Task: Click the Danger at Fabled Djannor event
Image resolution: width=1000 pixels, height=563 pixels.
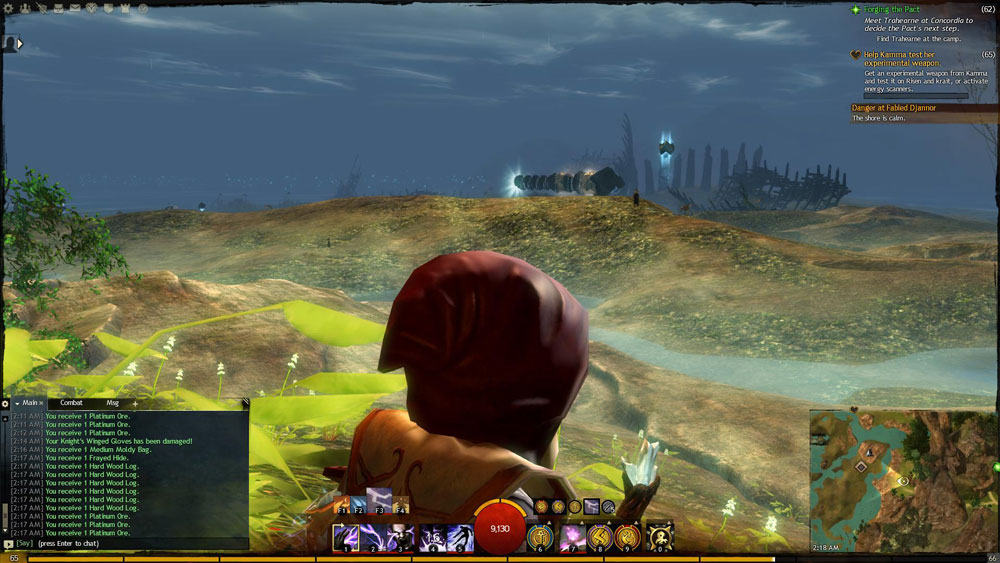Action: point(895,107)
